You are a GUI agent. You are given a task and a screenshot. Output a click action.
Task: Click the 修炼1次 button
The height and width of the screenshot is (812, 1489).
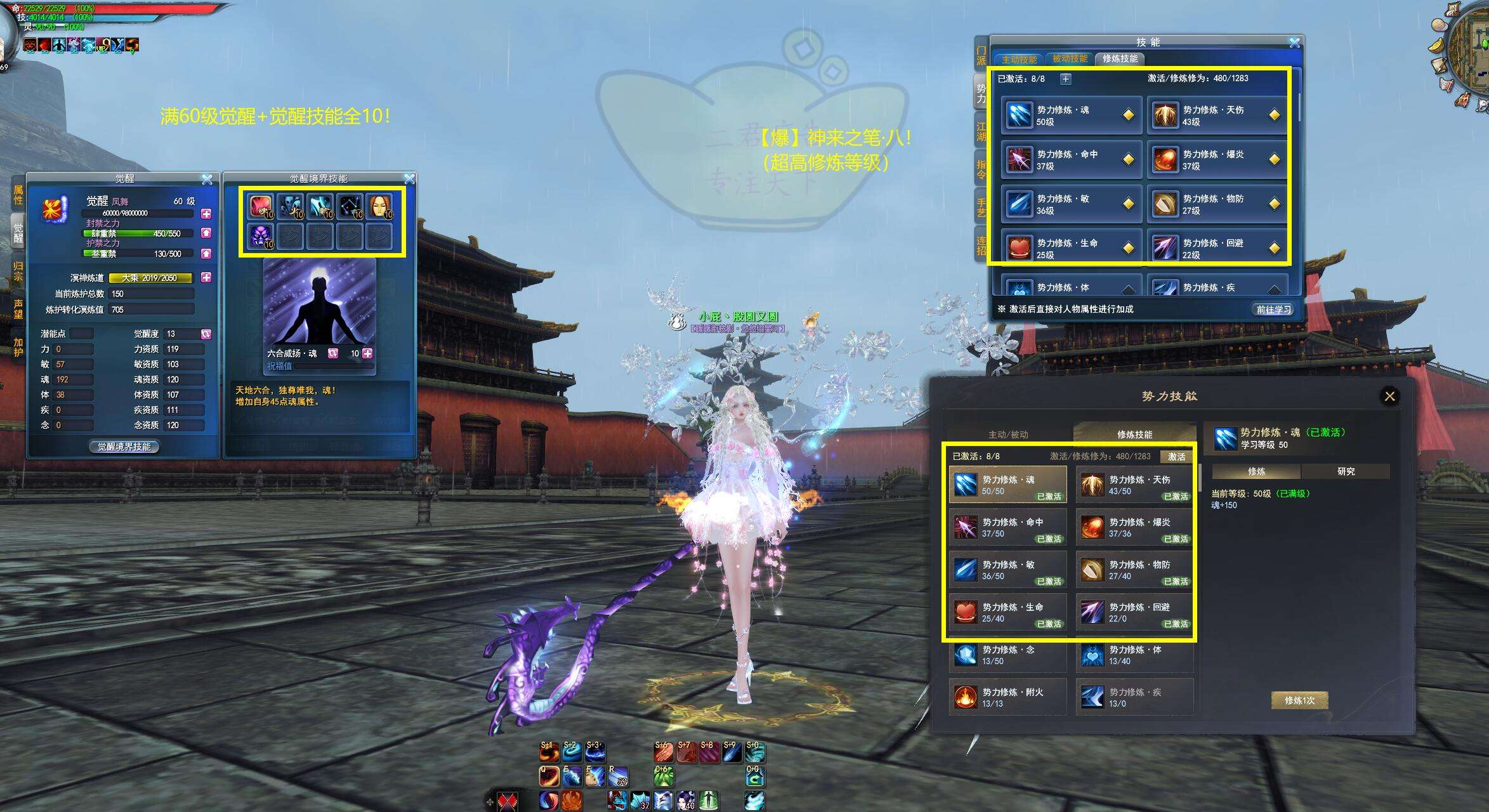tap(1299, 700)
